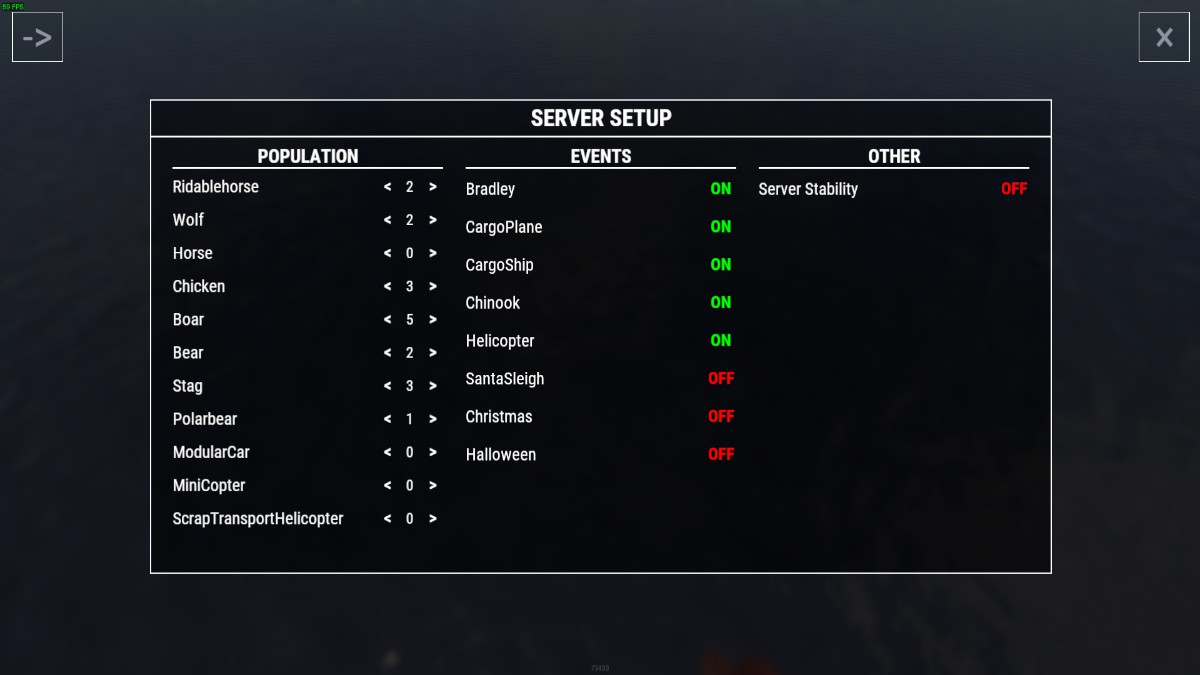1200x675 pixels.
Task: Decrease the Wolf population
Action: (x=387, y=220)
